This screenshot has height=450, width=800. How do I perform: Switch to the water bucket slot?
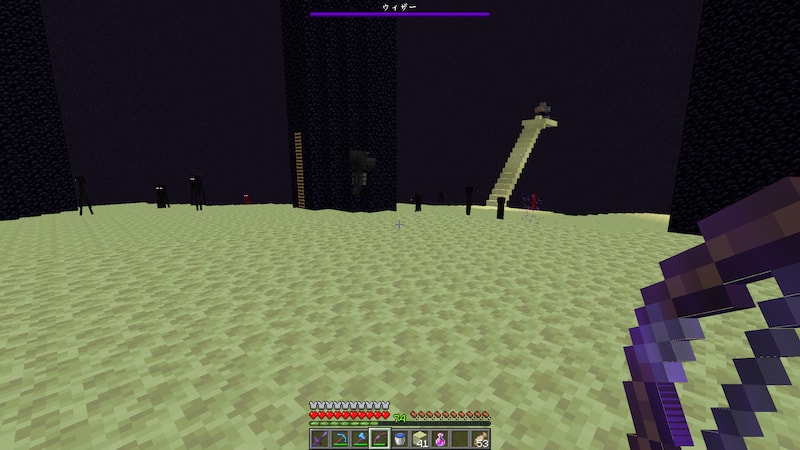pyautogui.click(x=400, y=438)
